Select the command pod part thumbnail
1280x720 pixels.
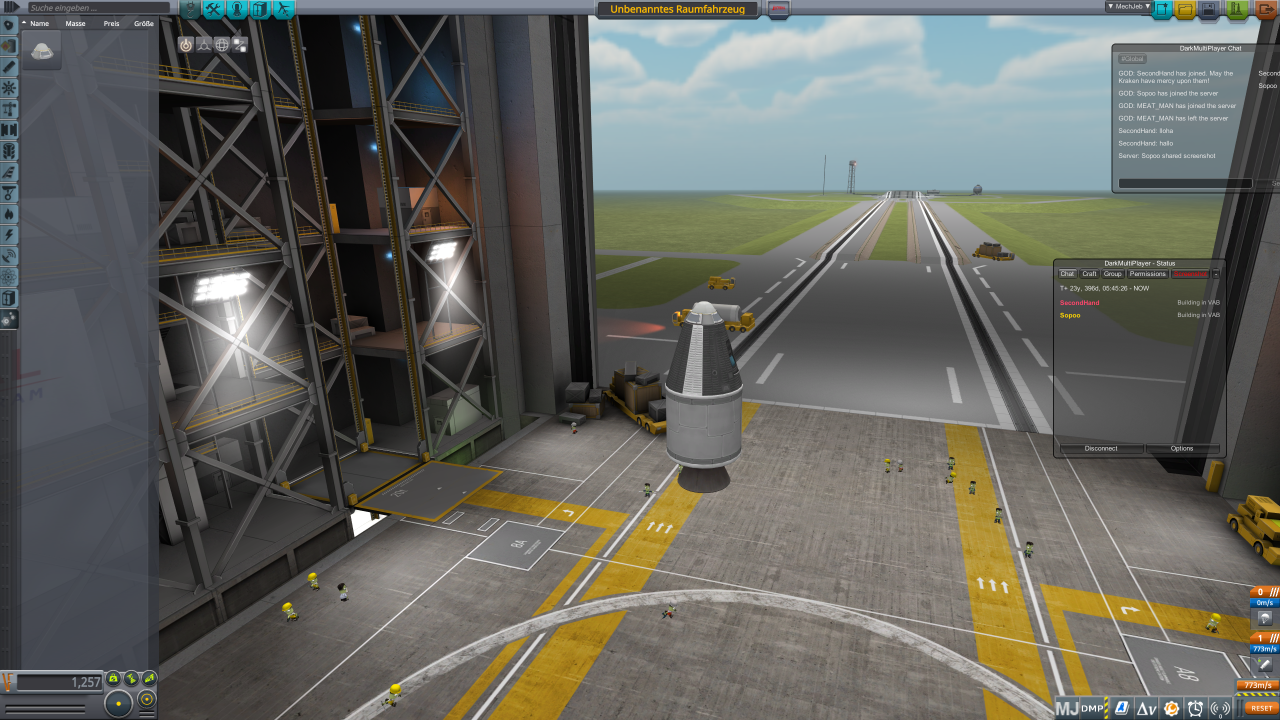(42, 51)
